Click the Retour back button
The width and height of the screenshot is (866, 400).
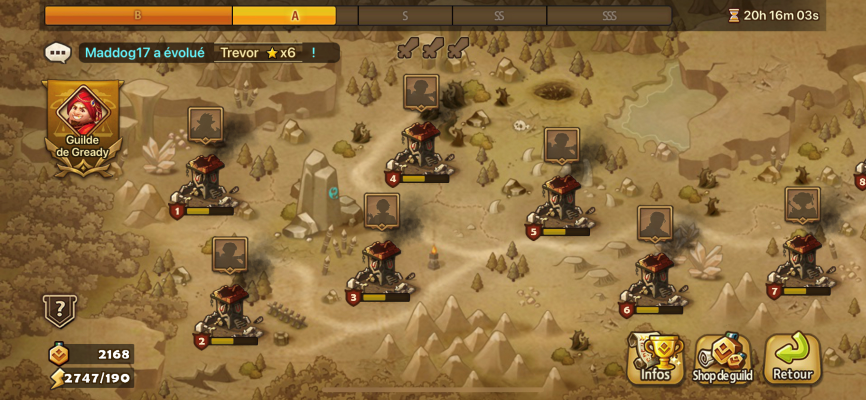pyautogui.click(x=792, y=358)
